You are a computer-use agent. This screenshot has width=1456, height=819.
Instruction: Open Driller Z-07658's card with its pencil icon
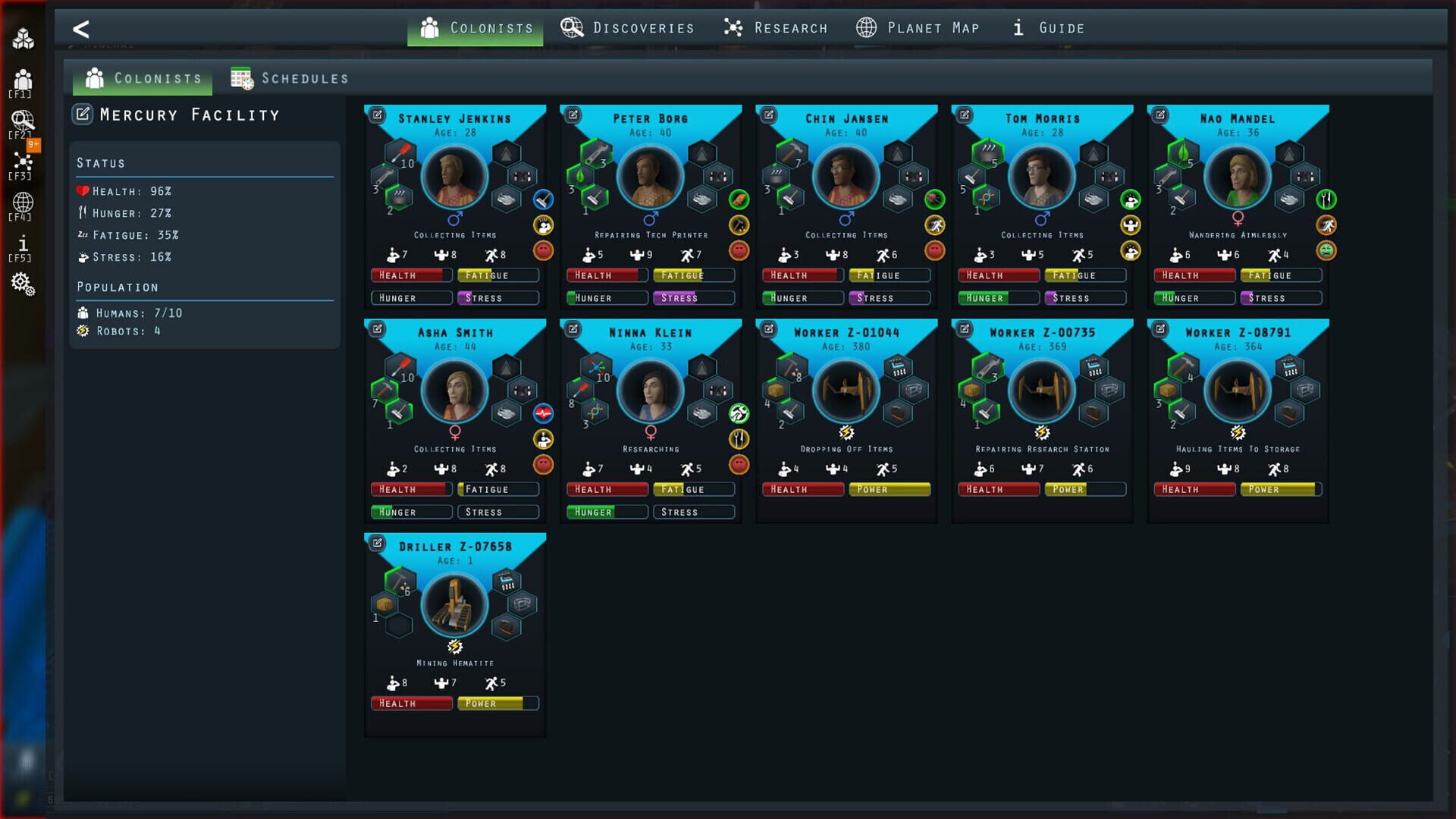377,541
